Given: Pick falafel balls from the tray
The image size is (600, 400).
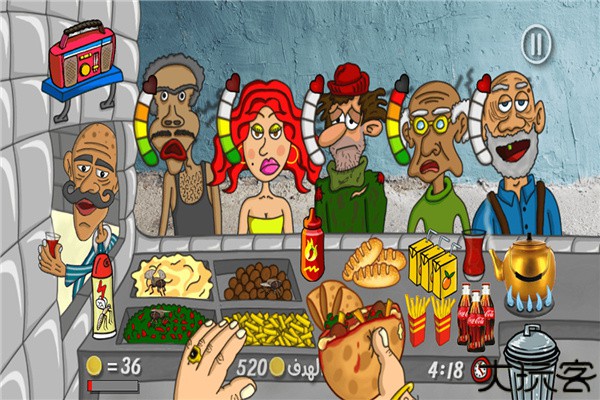Looking at the screenshot, I should [x=256, y=281].
